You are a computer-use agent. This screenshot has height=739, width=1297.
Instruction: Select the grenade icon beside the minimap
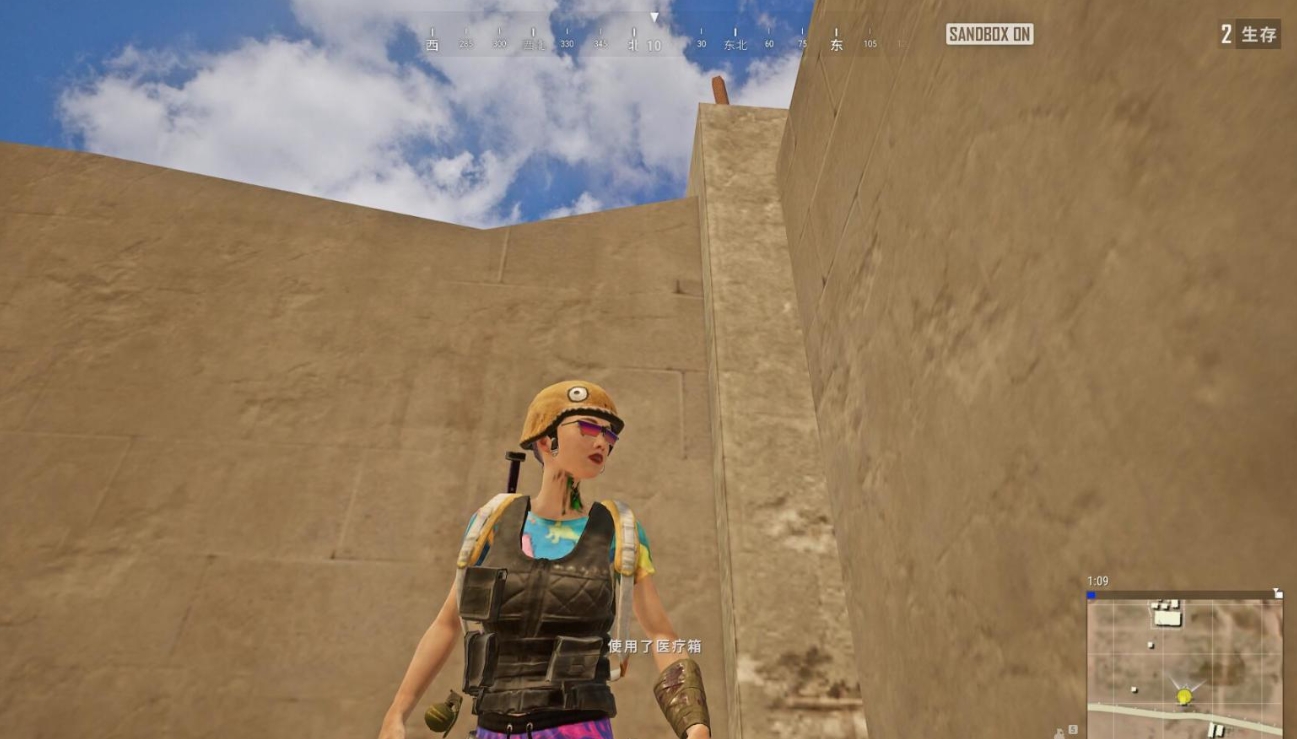(x=1060, y=732)
